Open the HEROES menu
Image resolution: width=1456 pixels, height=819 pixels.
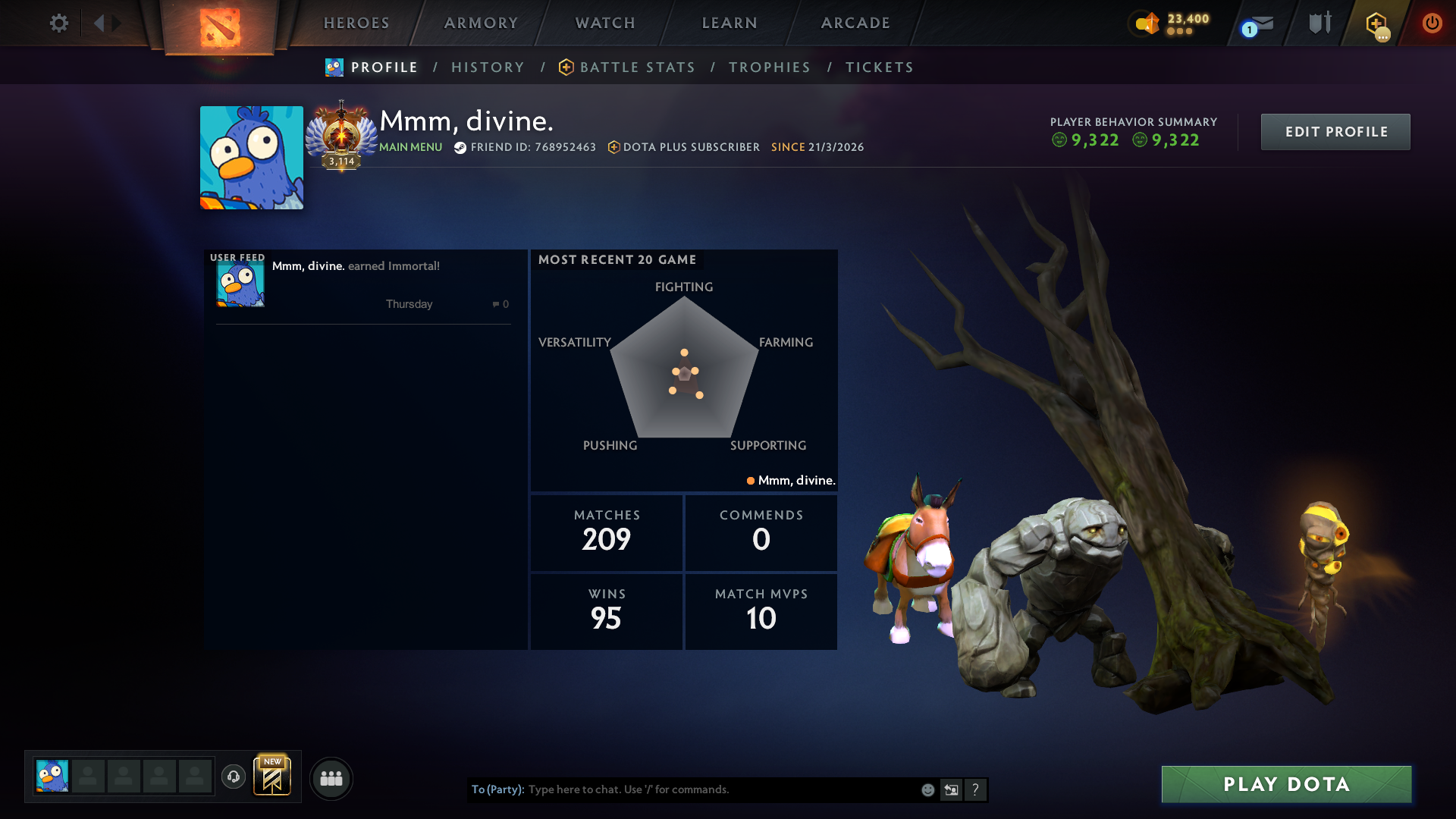pyautogui.click(x=356, y=23)
